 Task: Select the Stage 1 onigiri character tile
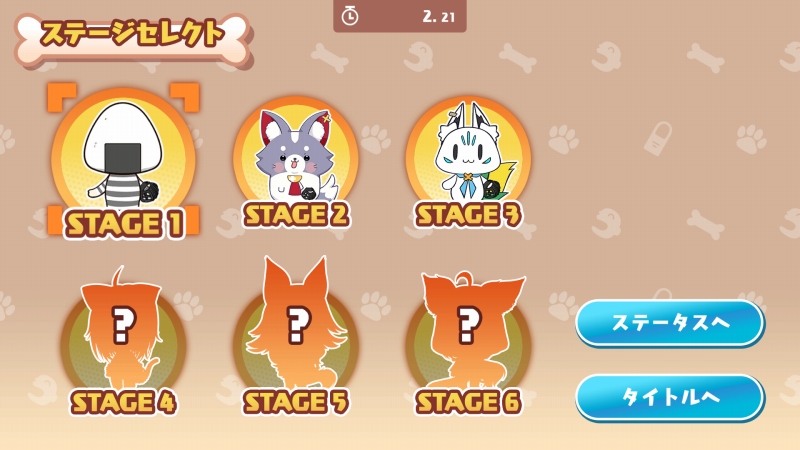click(124, 160)
